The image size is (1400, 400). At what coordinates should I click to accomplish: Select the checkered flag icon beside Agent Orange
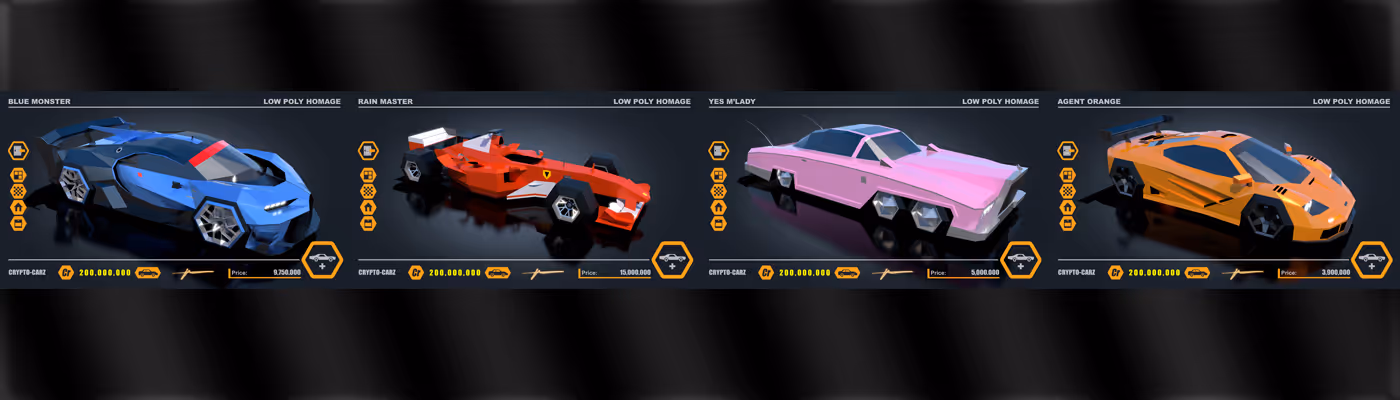(1068, 191)
